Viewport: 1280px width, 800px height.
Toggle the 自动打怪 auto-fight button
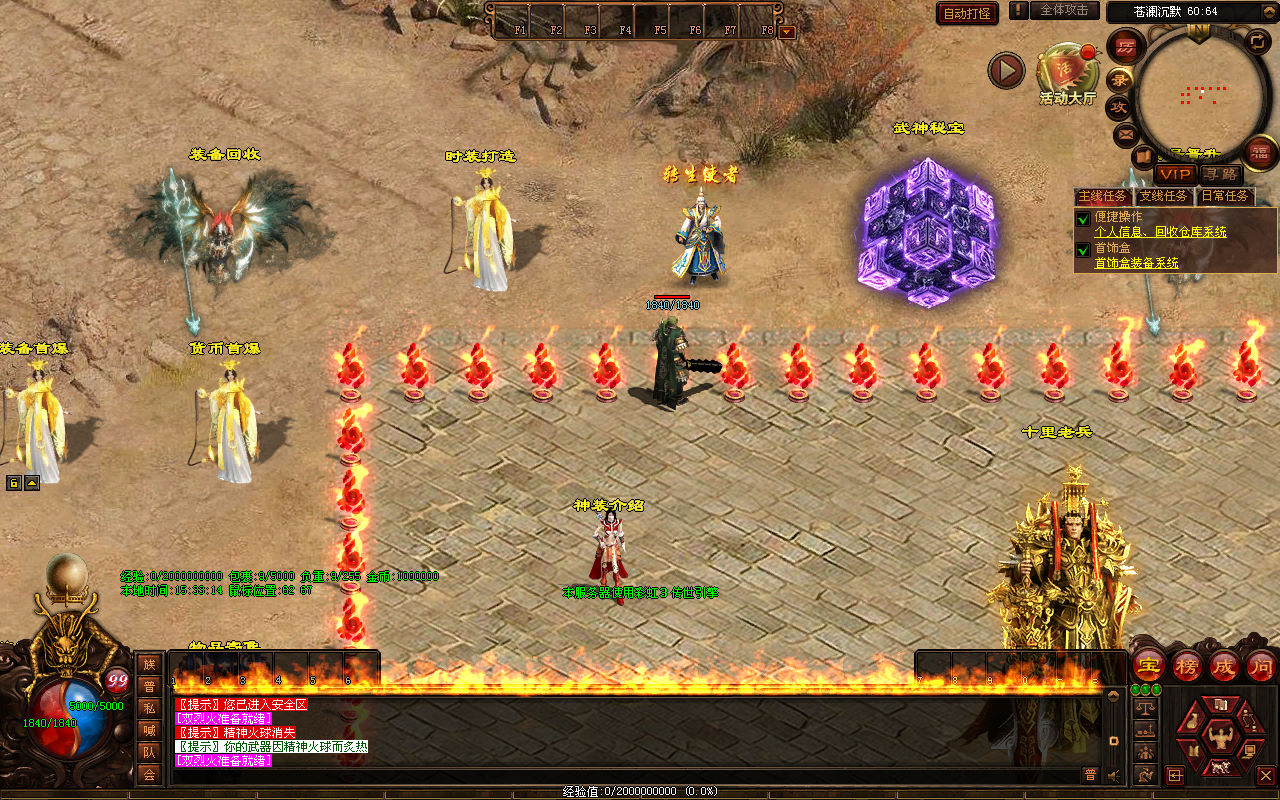tap(967, 13)
